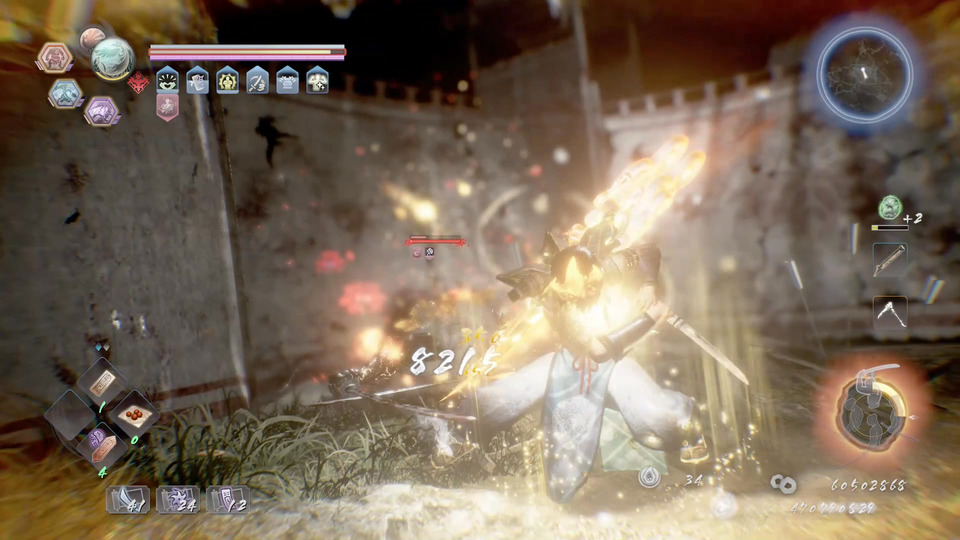Click the green spirit gauge icon
960x540 pixels.
click(889, 207)
